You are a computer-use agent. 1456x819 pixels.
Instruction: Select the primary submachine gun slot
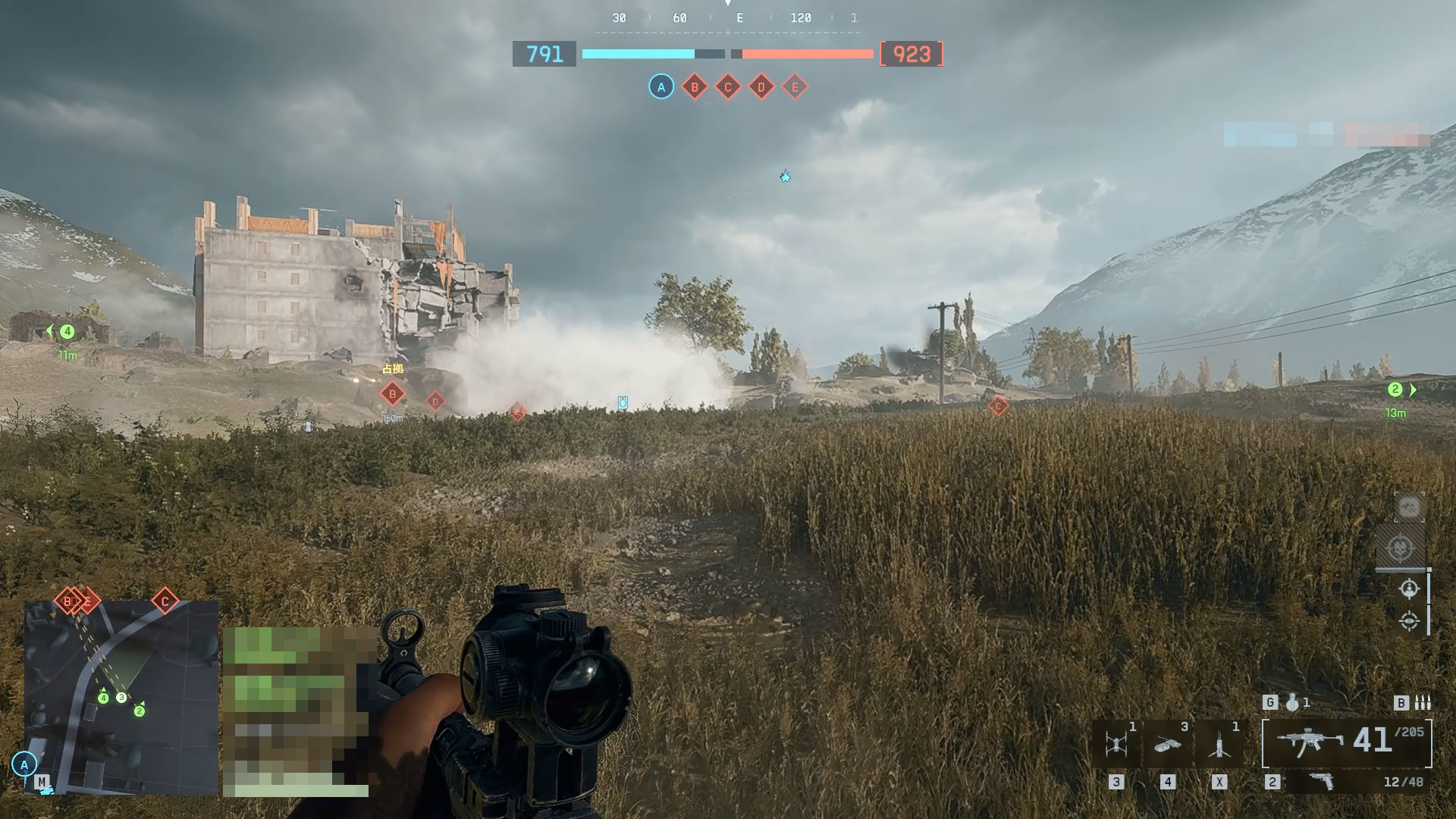click(x=1310, y=742)
